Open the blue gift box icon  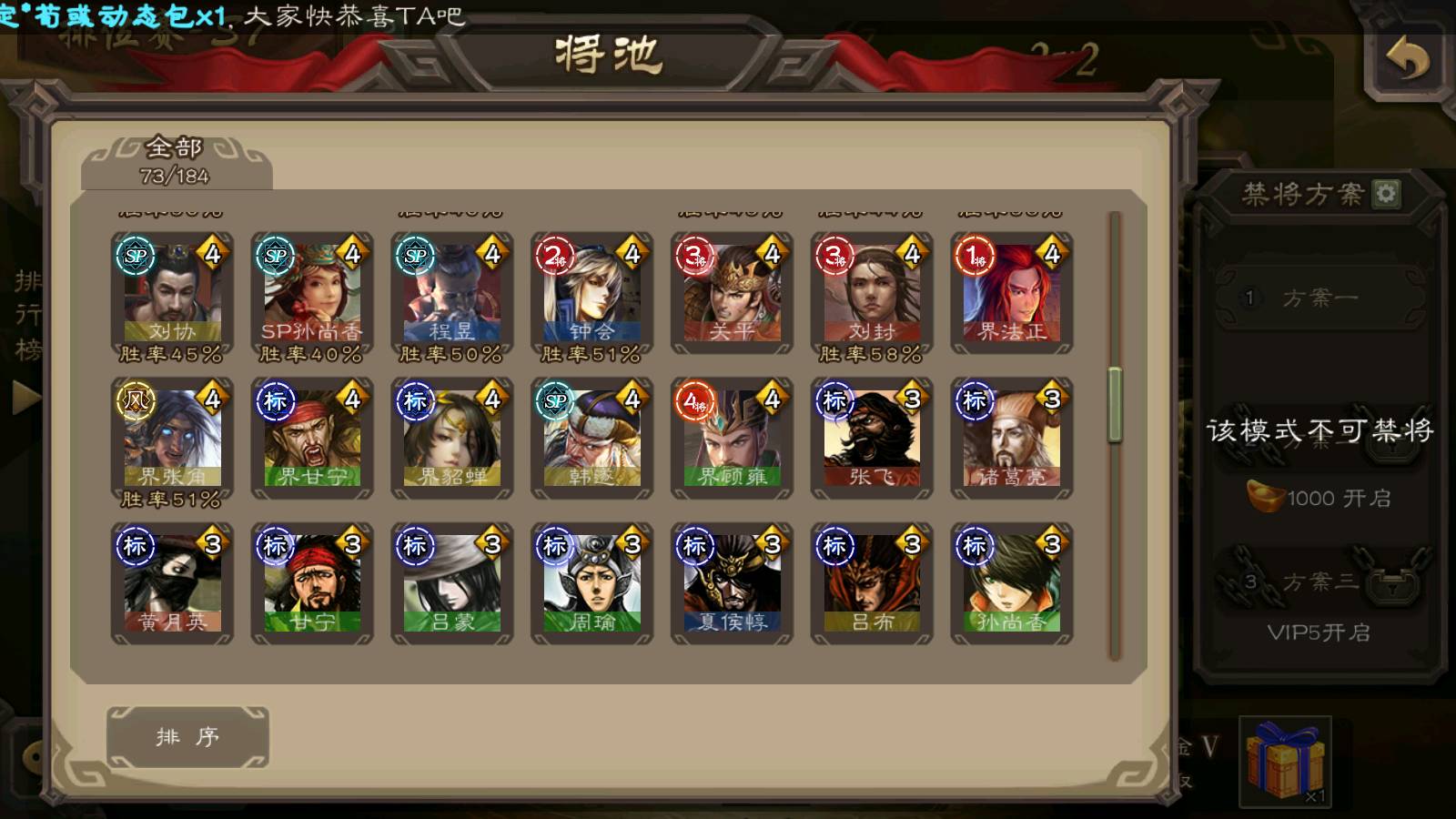coord(1284,760)
